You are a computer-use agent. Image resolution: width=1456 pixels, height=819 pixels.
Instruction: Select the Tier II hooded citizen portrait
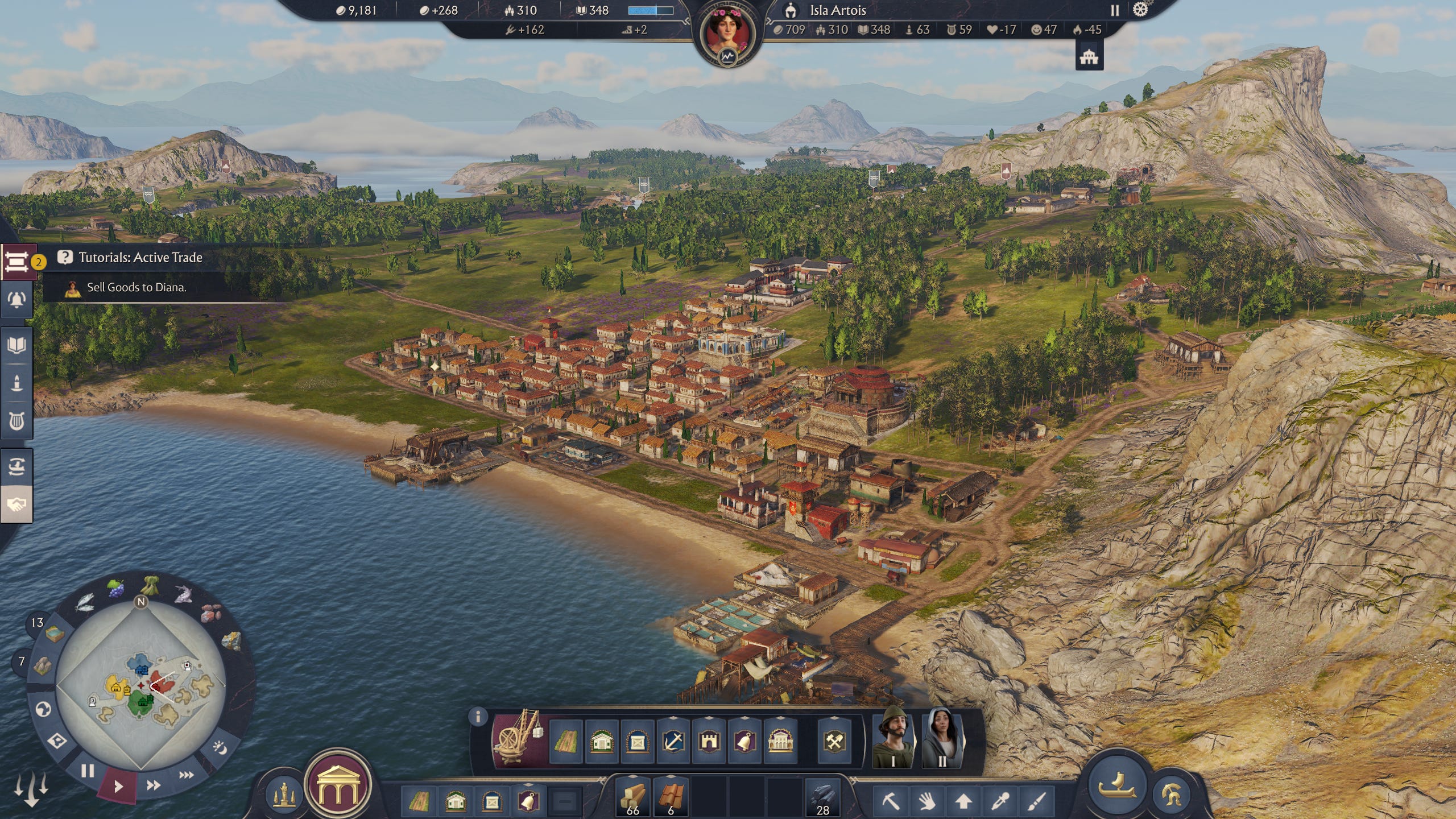(x=941, y=738)
